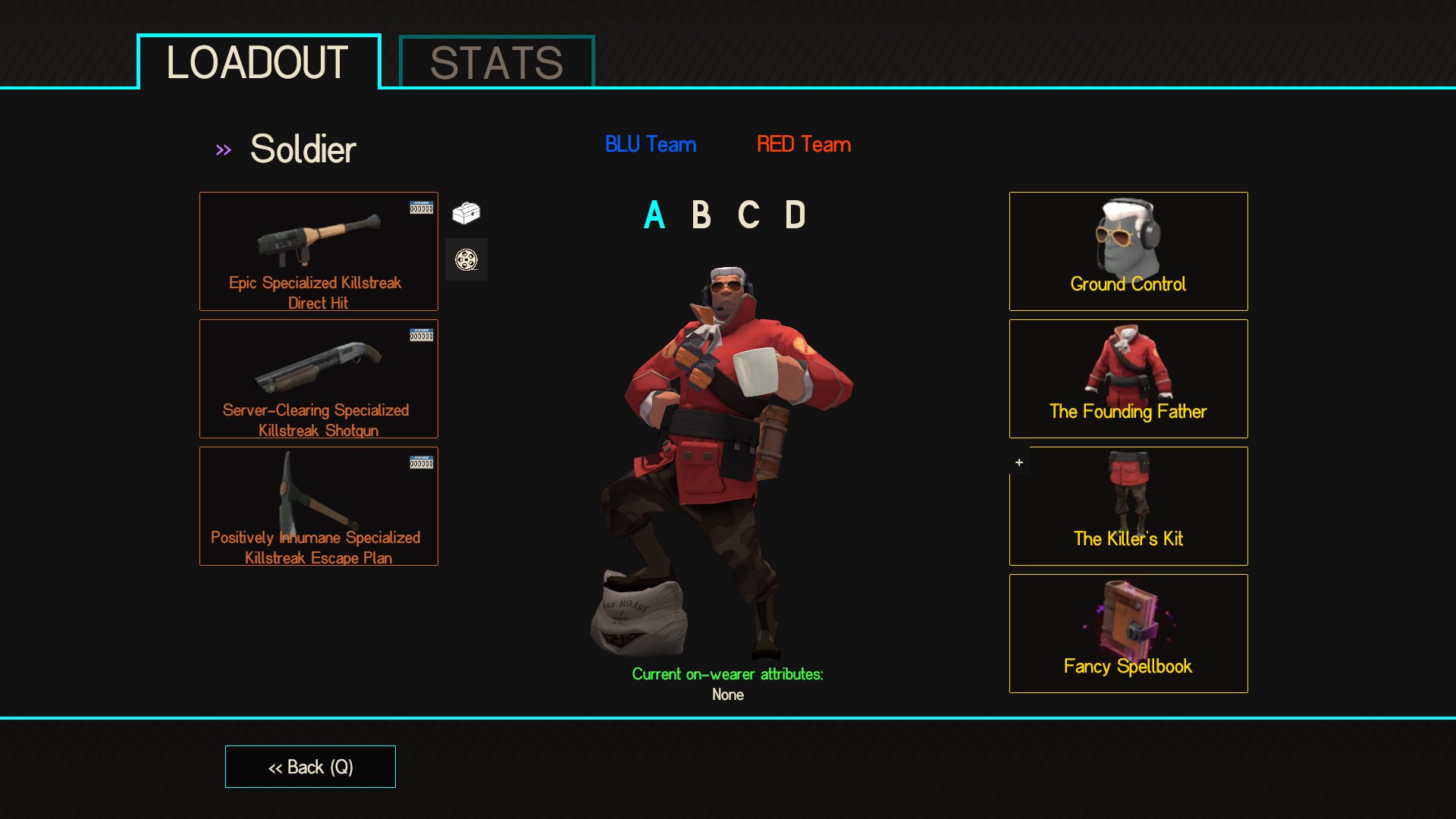Go back with the Back button
The height and width of the screenshot is (819, 1456).
tap(310, 767)
